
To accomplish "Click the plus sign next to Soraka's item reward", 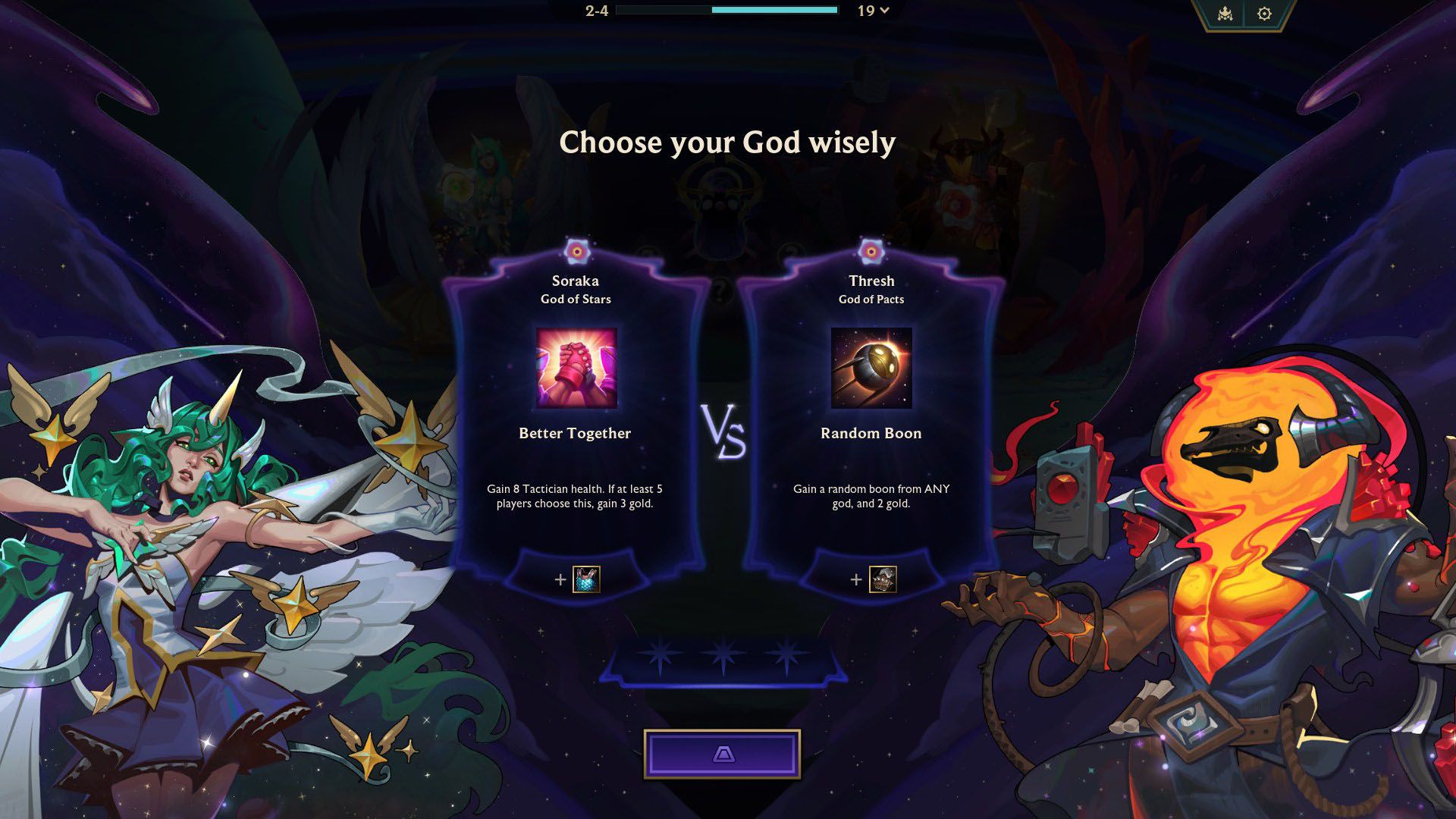I will pos(560,579).
